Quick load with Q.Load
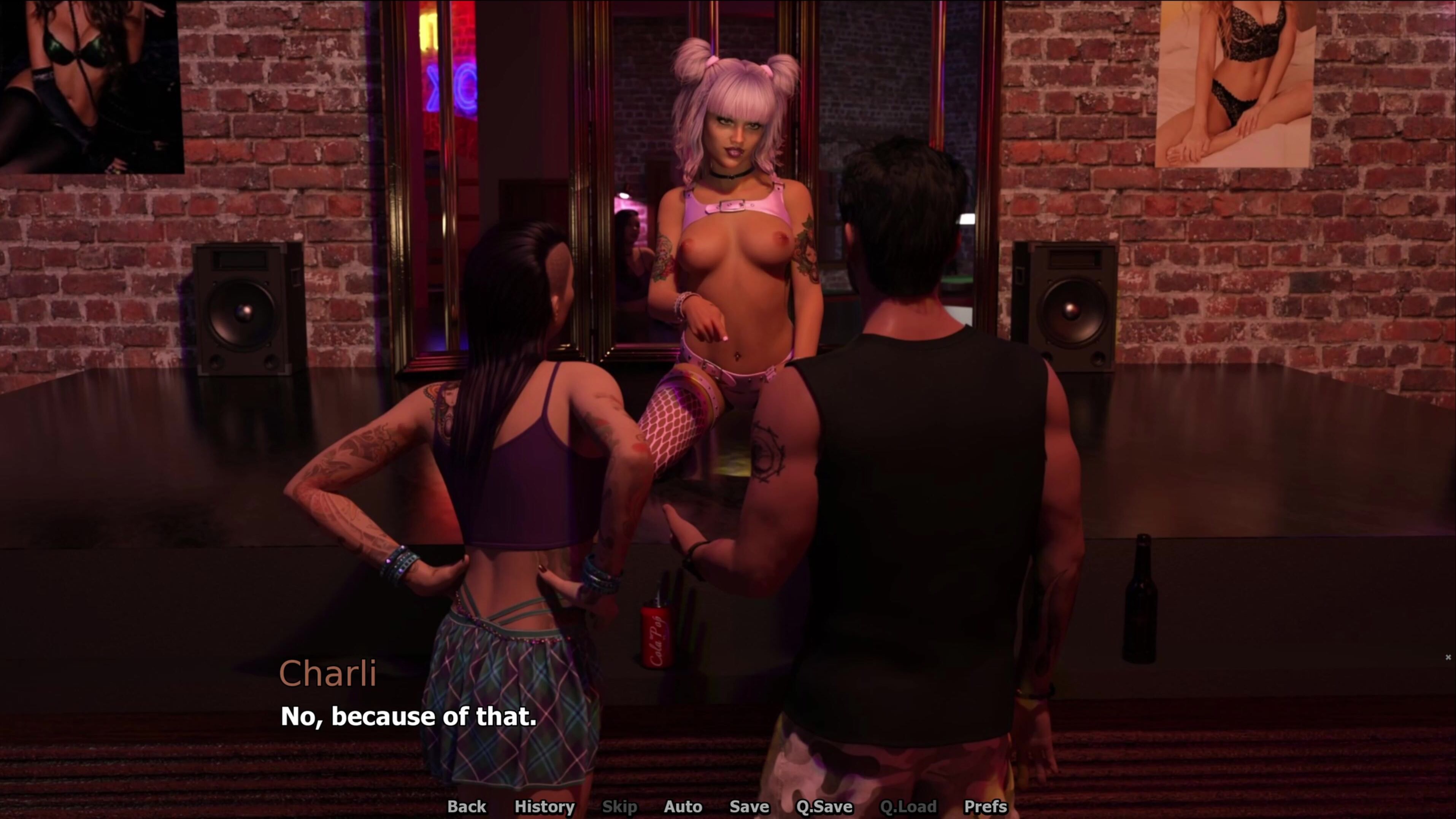This screenshot has width=1456, height=819. [x=908, y=806]
